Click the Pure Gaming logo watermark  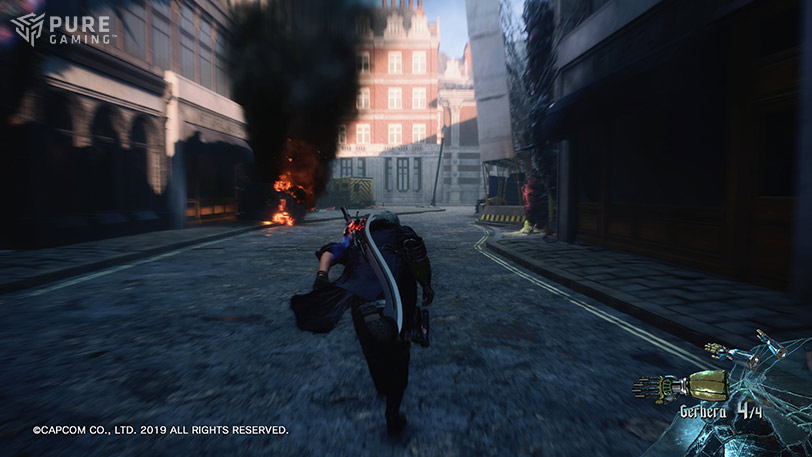62,29
